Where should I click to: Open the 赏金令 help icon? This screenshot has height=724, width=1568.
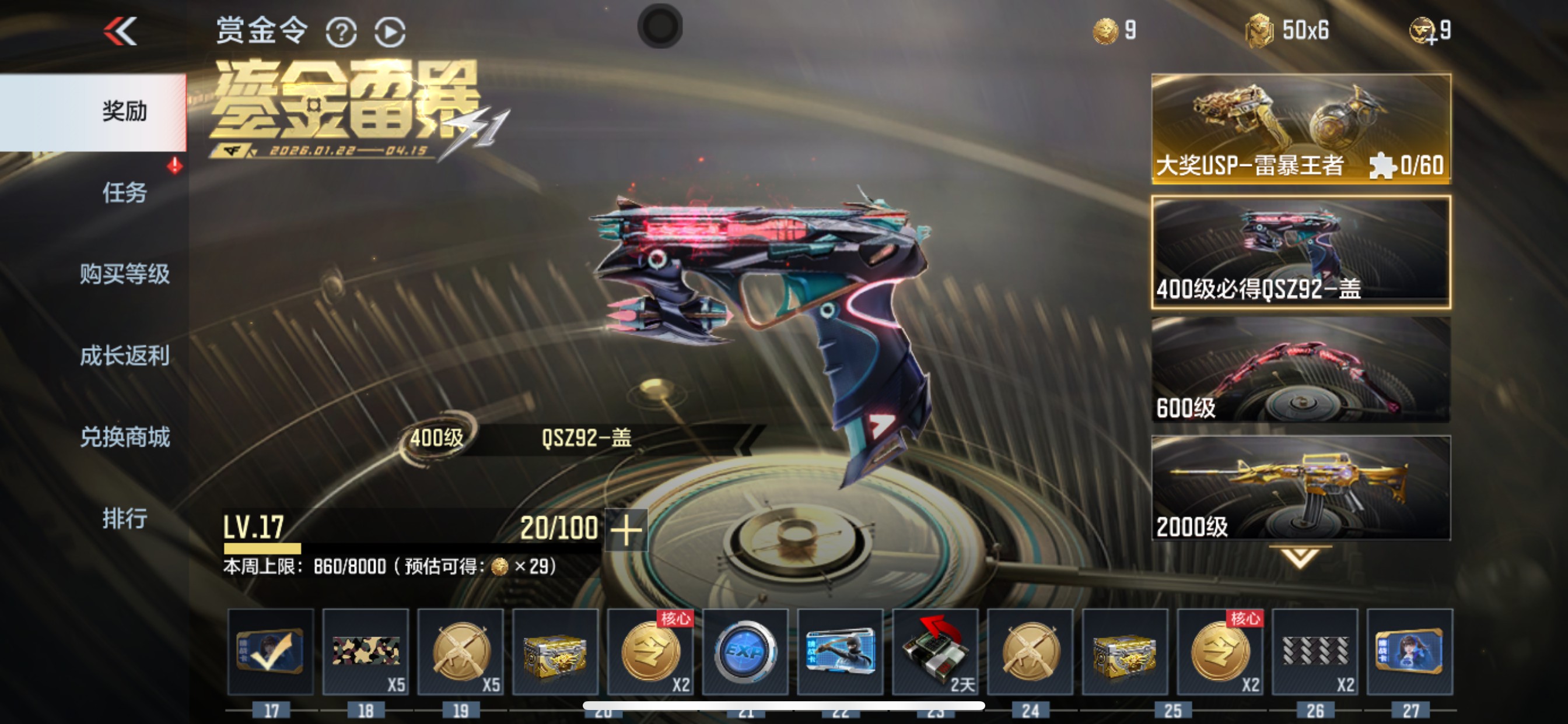coord(342,31)
